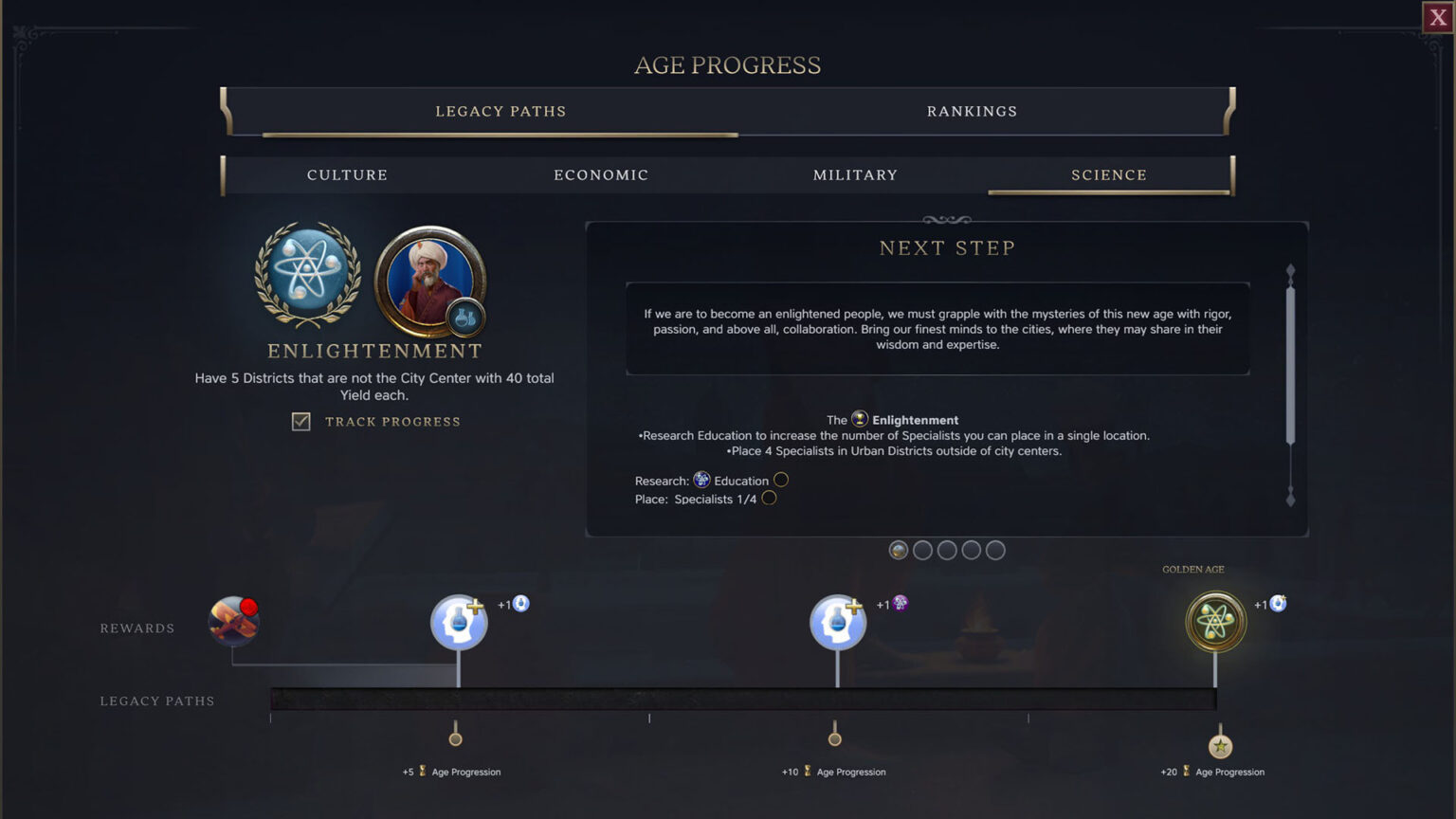The image size is (1456, 819).
Task: Click the +20 Age Progression star marker
Action: pyautogui.click(x=1220, y=747)
